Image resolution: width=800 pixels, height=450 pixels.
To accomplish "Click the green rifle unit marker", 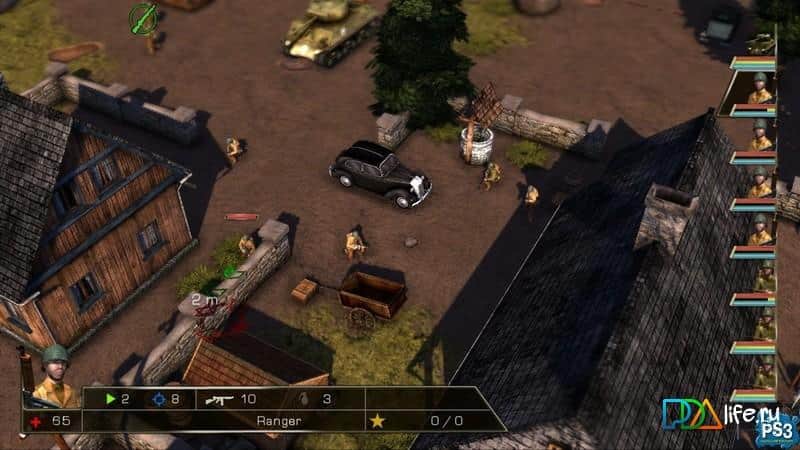I will point(144,16).
